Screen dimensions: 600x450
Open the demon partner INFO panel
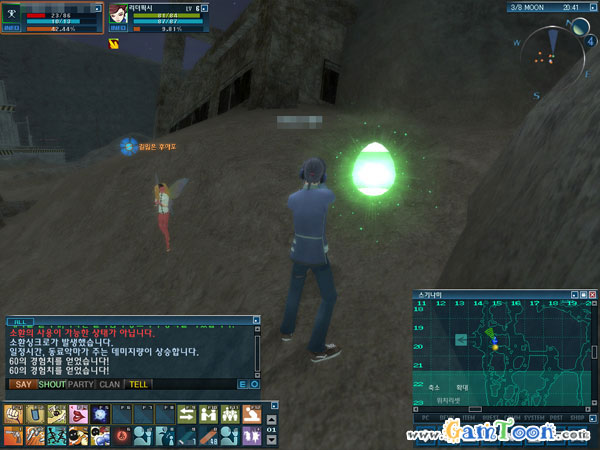pyautogui.click(x=118, y=28)
